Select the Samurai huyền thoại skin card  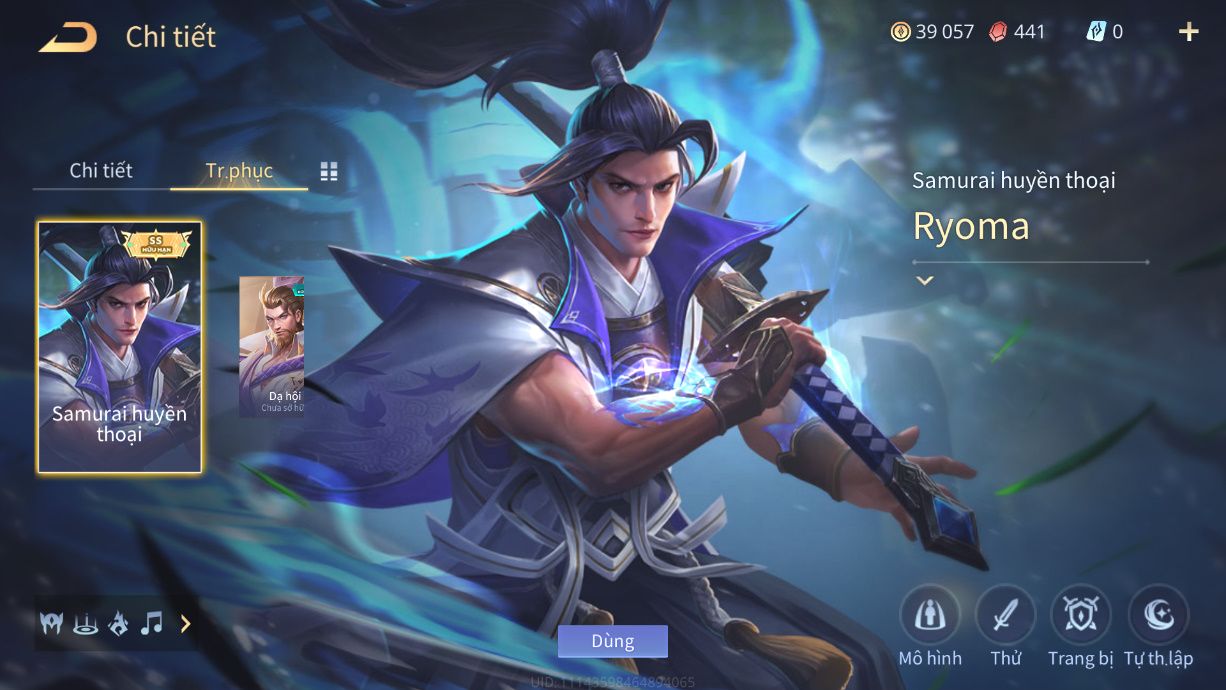click(120, 346)
